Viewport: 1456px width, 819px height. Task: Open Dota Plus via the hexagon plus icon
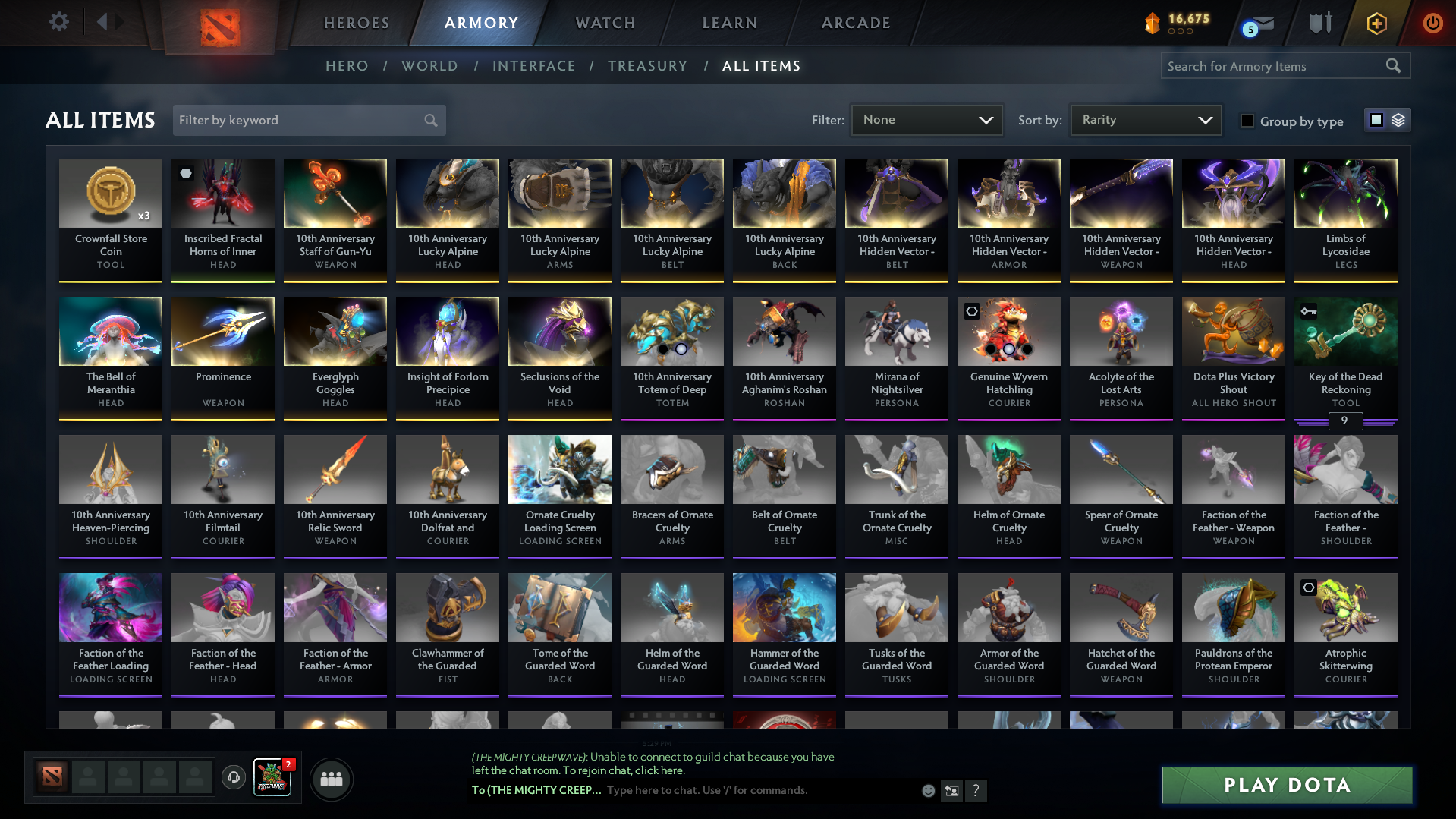tap(1376, 23)
